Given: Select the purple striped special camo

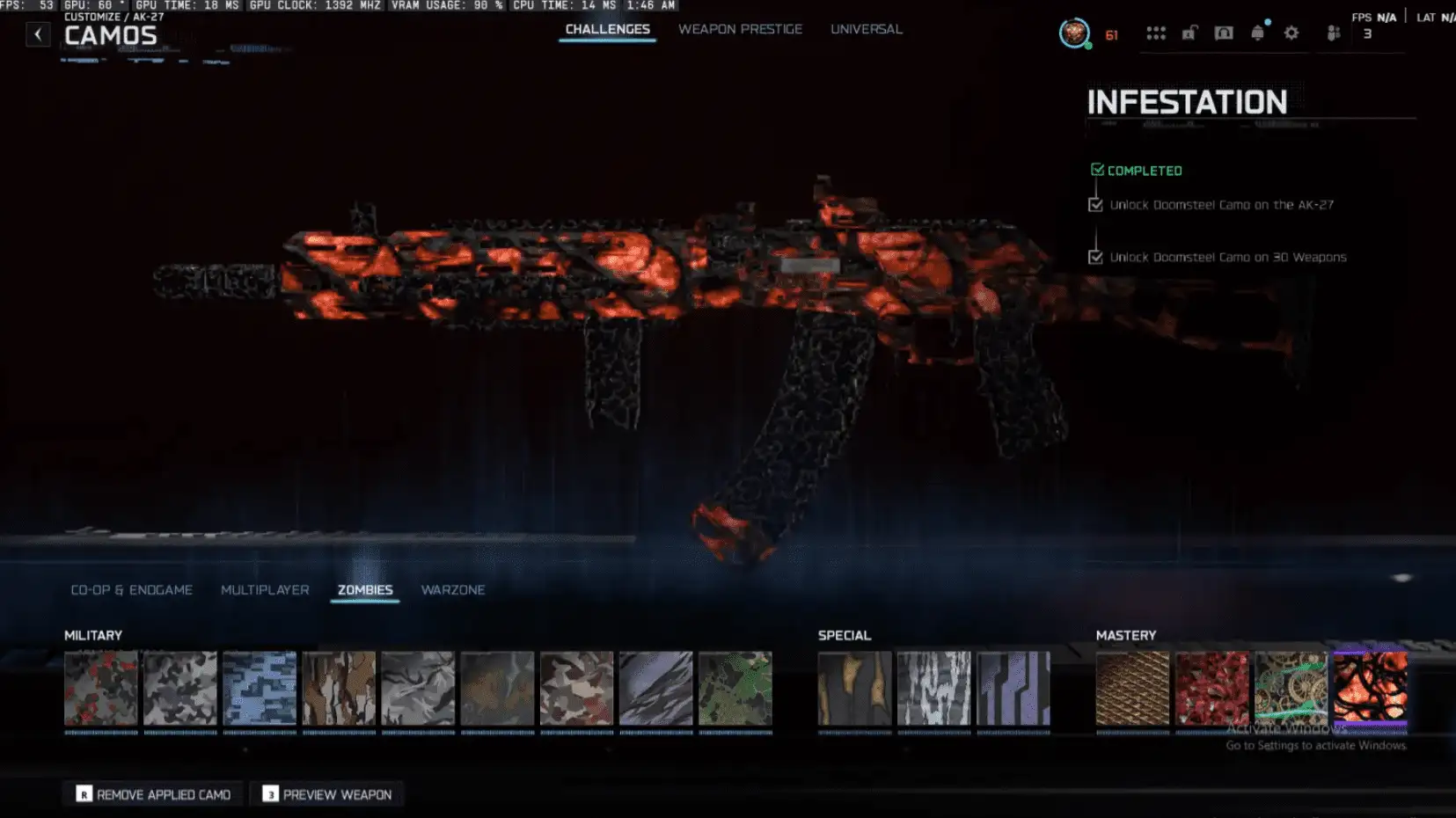Looking at the screenshot, I should coord(1013,689).
